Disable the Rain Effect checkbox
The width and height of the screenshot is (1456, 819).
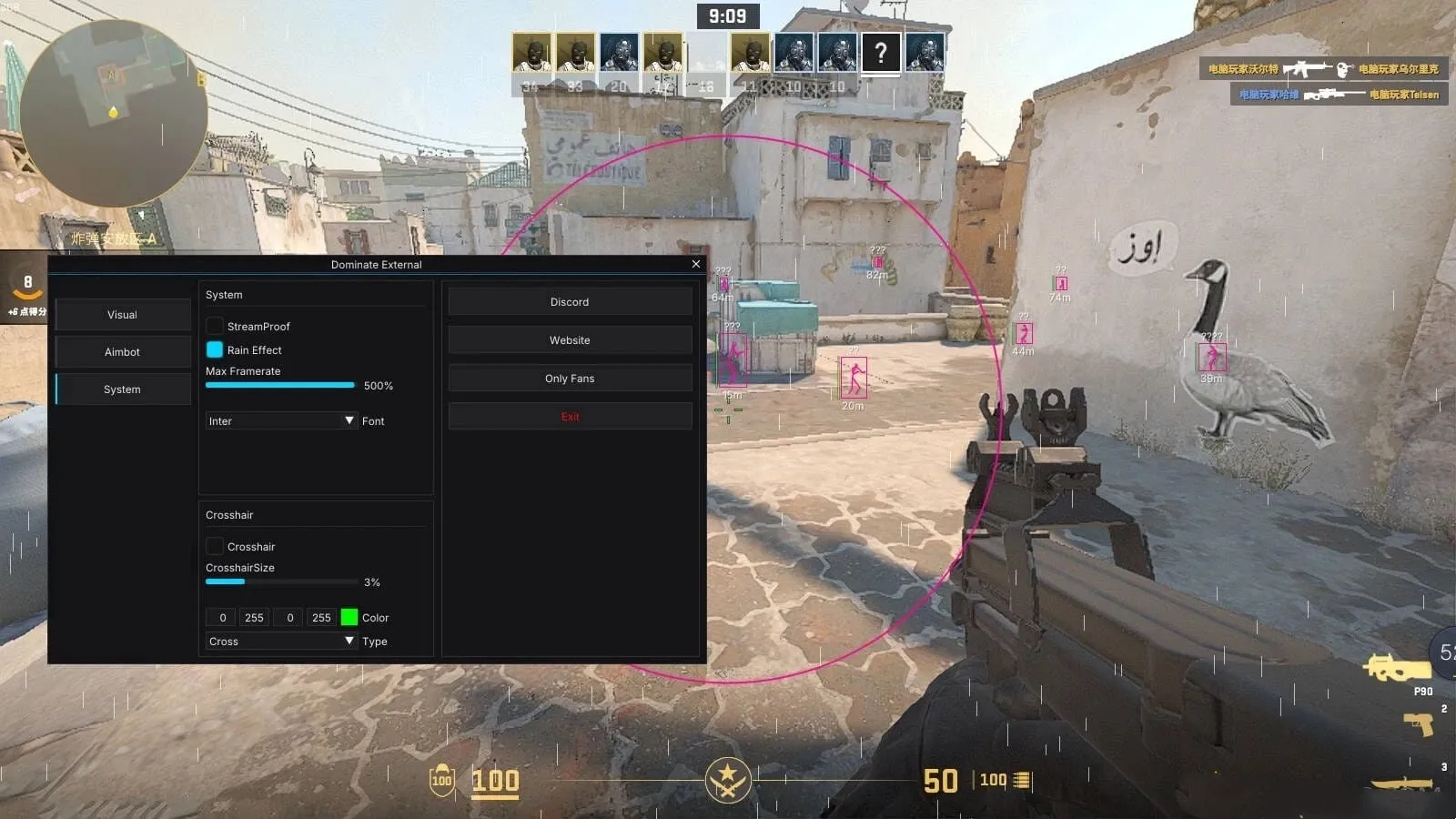(215, 349)
